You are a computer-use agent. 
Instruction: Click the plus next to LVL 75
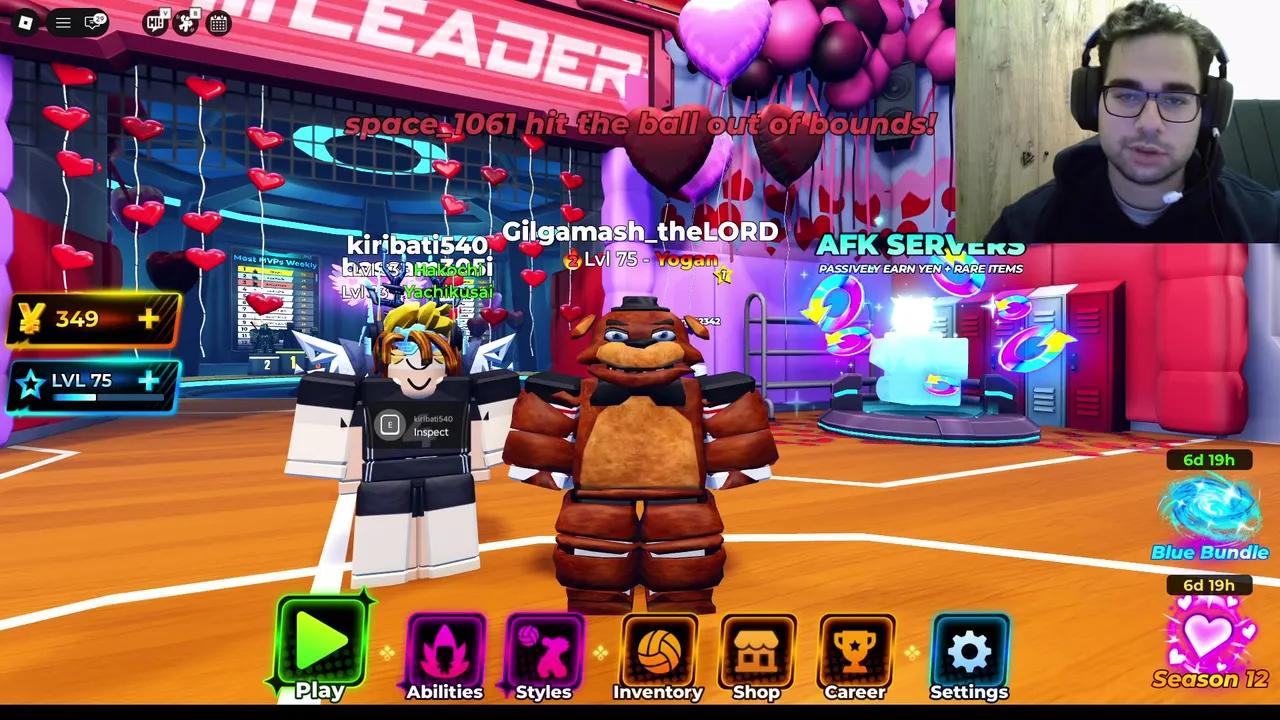pyautogui.click(x=148, y=380)
